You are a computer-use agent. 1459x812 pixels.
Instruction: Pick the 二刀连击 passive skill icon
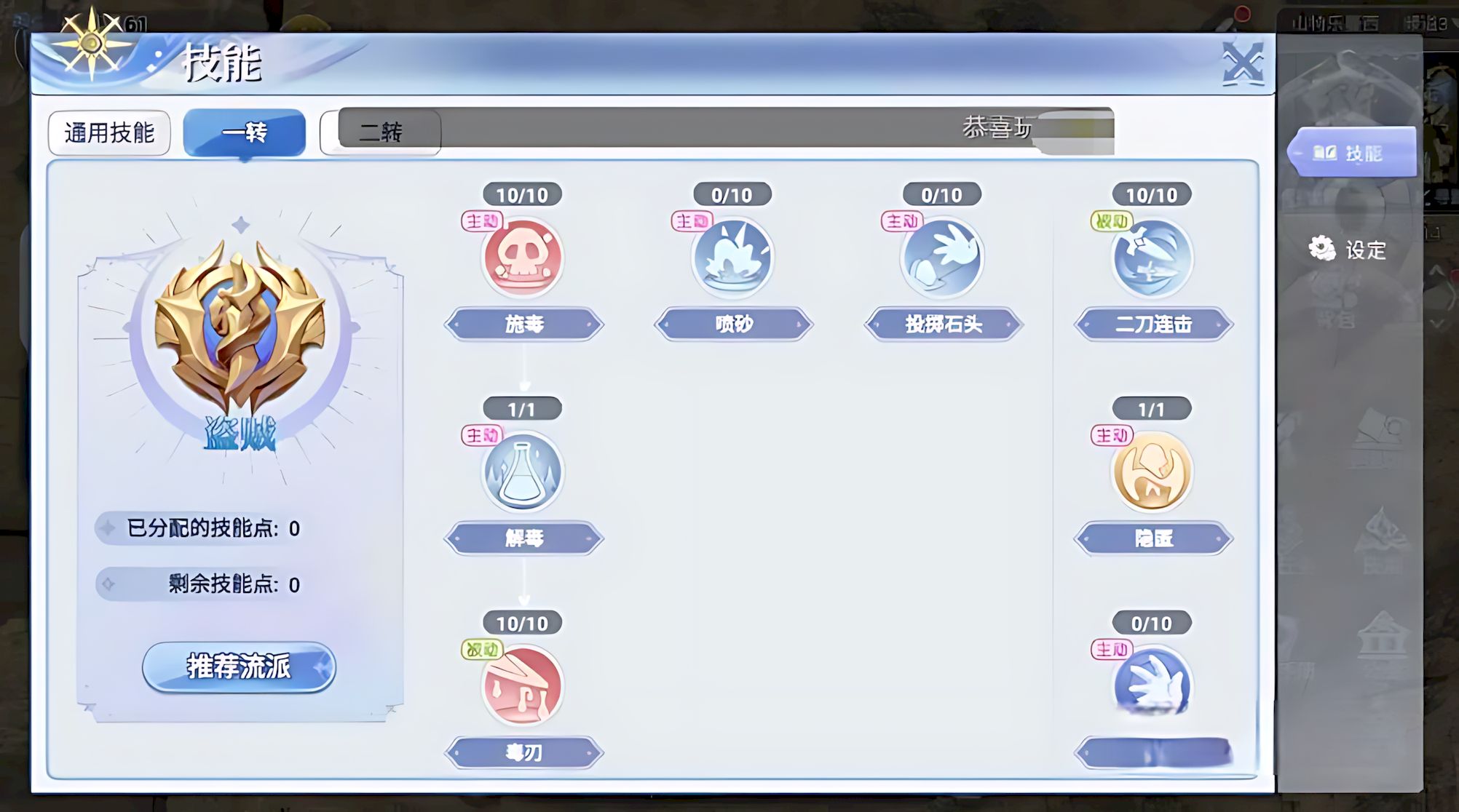pos(1152,257)
